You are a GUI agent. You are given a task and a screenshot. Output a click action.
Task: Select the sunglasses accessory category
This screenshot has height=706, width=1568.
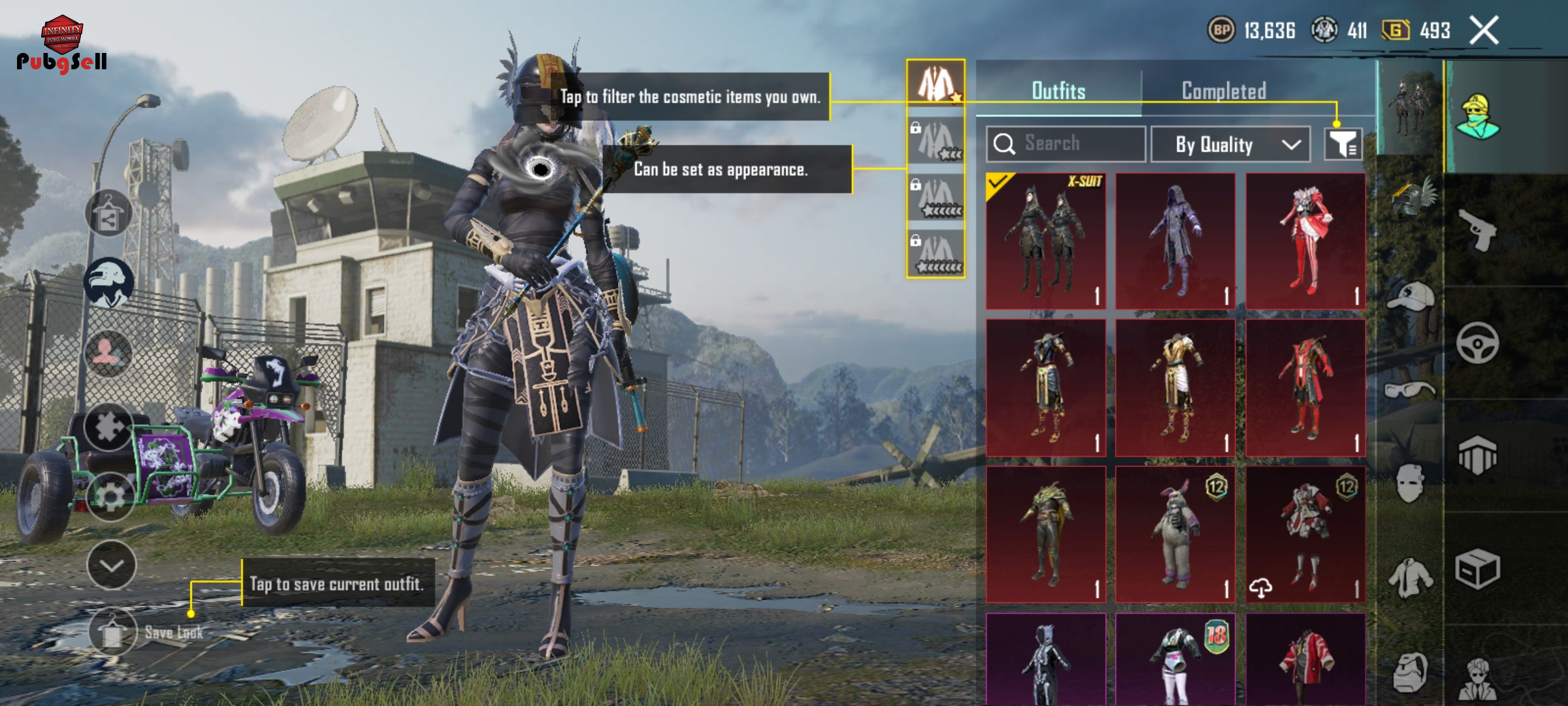pos(1409,390)
